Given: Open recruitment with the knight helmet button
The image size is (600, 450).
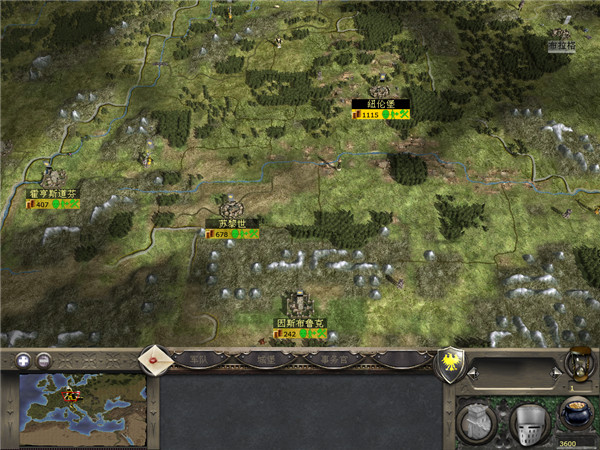Looking at the screenshot, I should [529, 422].
